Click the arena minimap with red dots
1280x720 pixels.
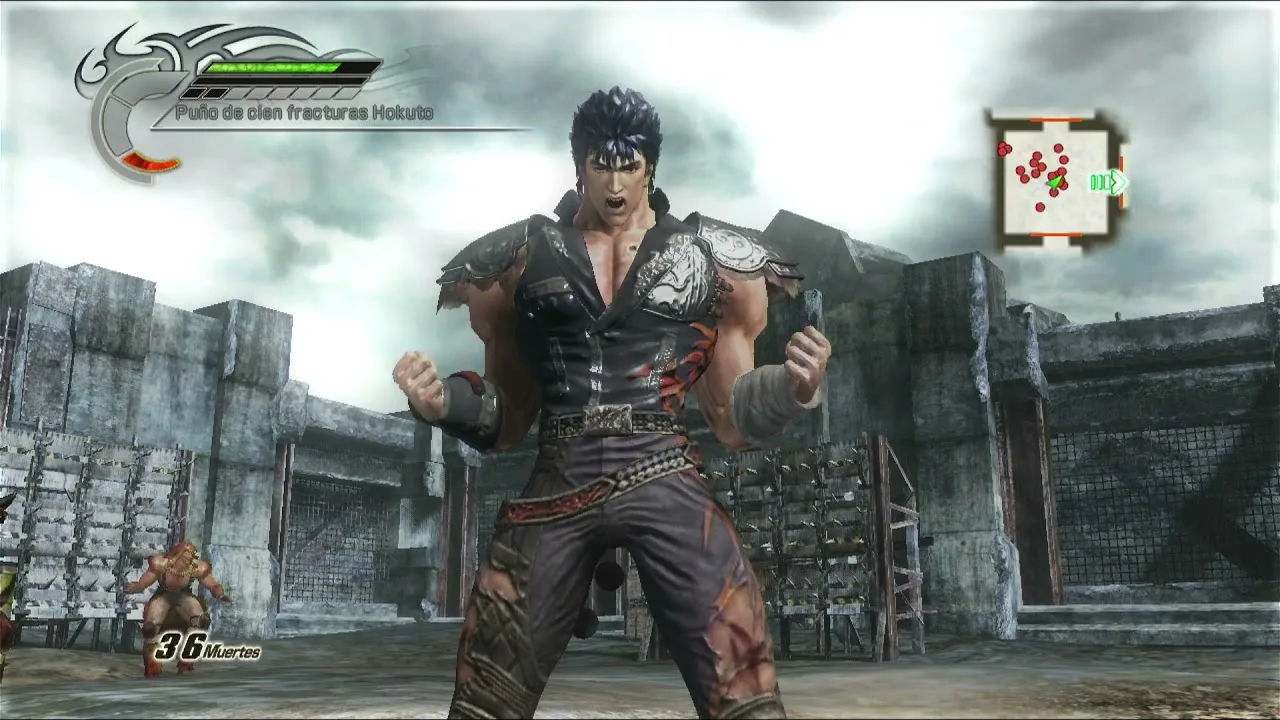tap(1053, 179)
